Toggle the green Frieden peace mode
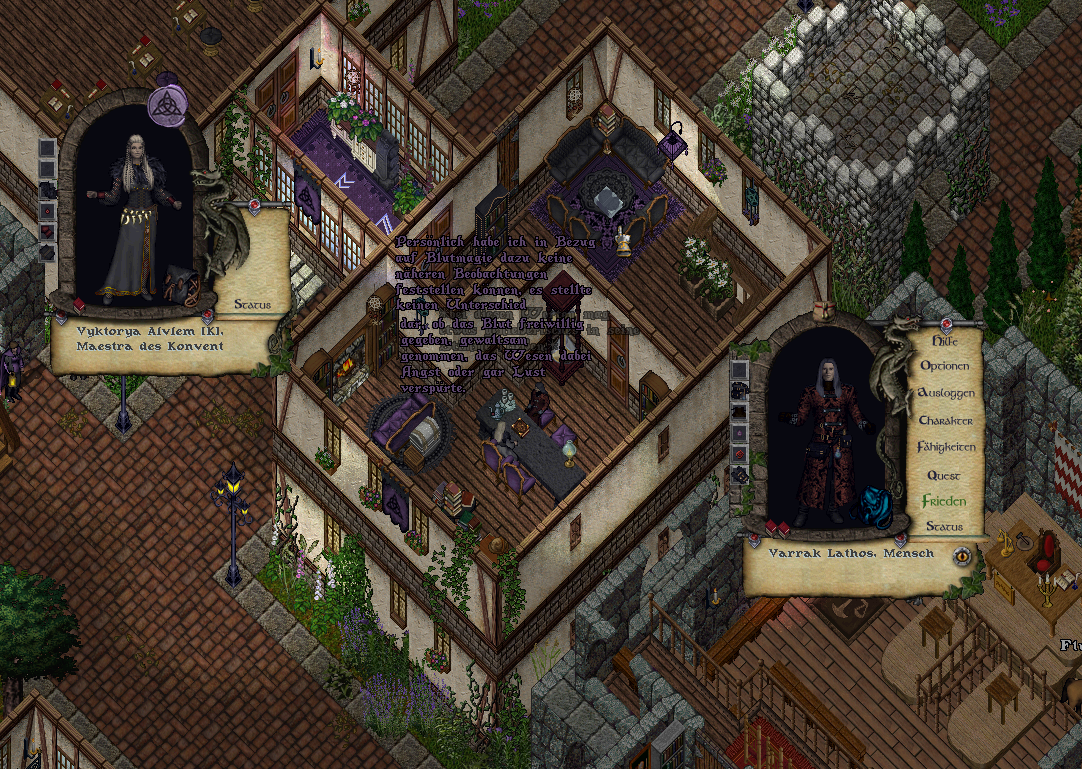 (x=944, y=501)
